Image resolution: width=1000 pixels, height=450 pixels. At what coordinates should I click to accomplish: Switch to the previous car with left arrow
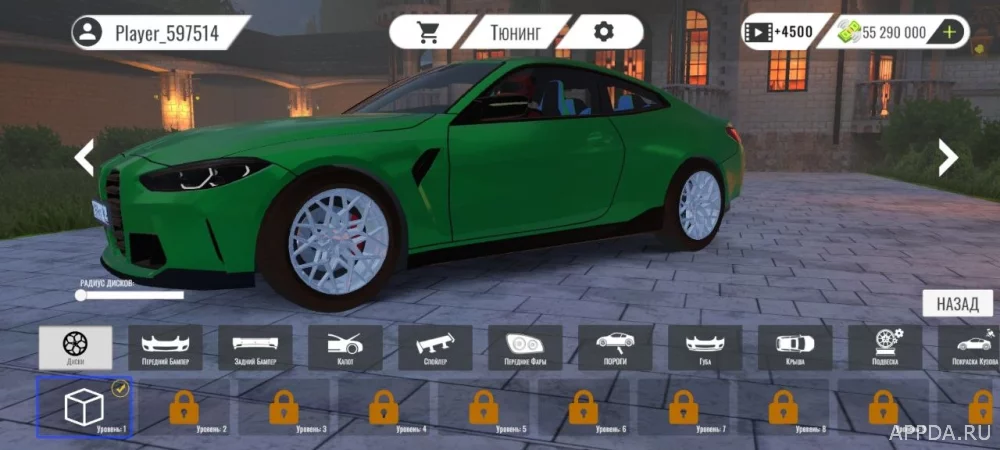[x=85, y=157]
